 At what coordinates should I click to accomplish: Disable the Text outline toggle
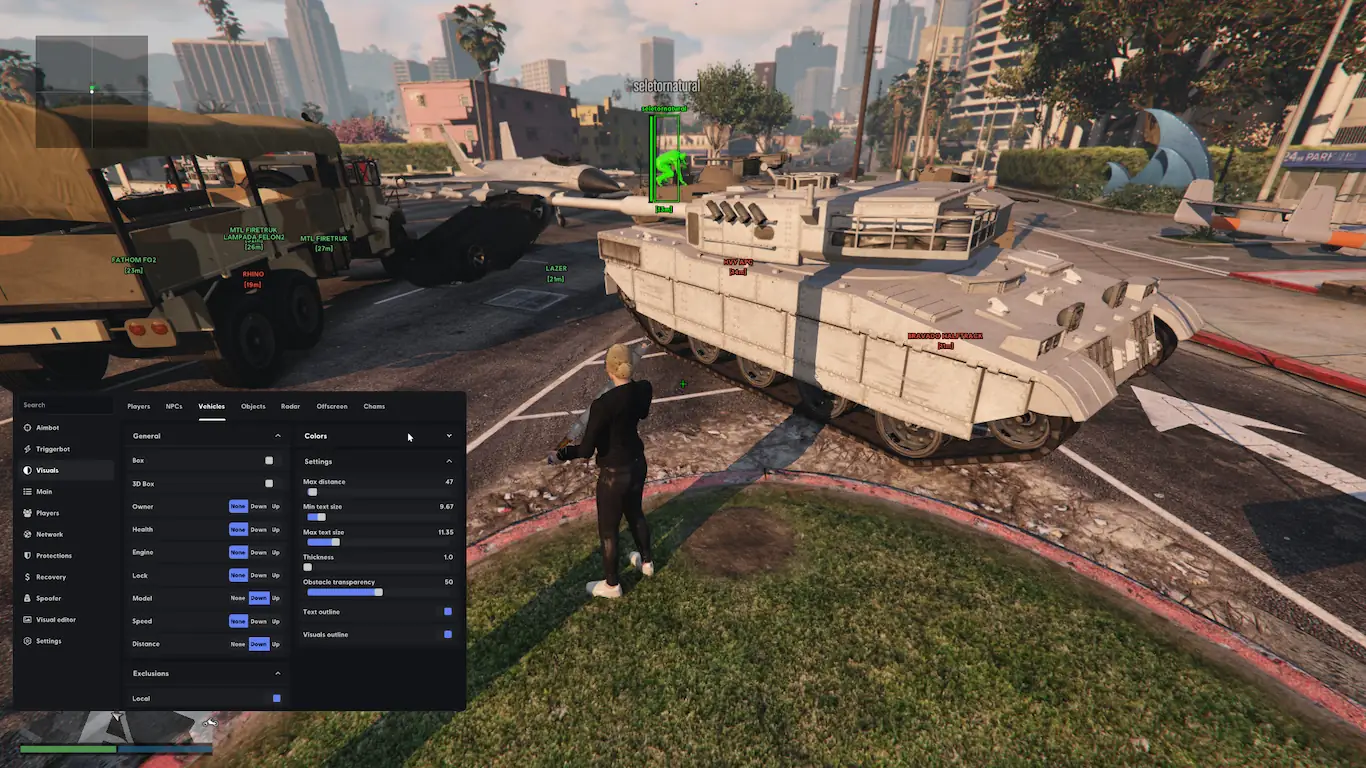448,612
